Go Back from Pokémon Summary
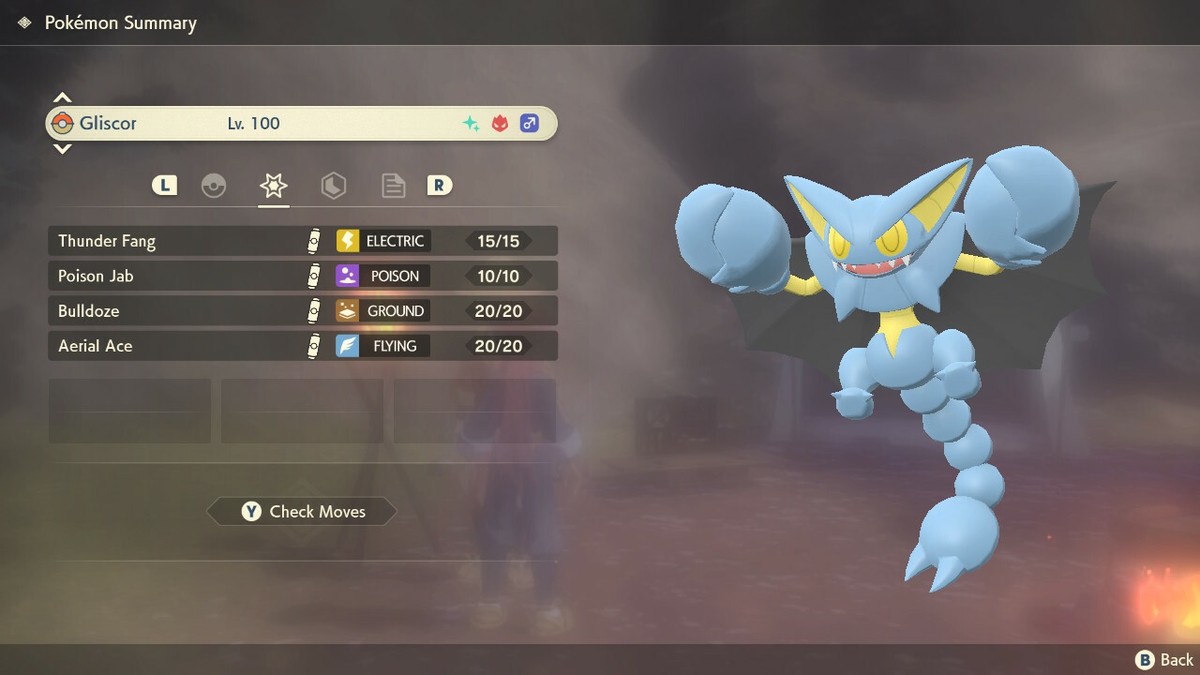Screen dimensions: 1200x675 (x=1164, y=659)
